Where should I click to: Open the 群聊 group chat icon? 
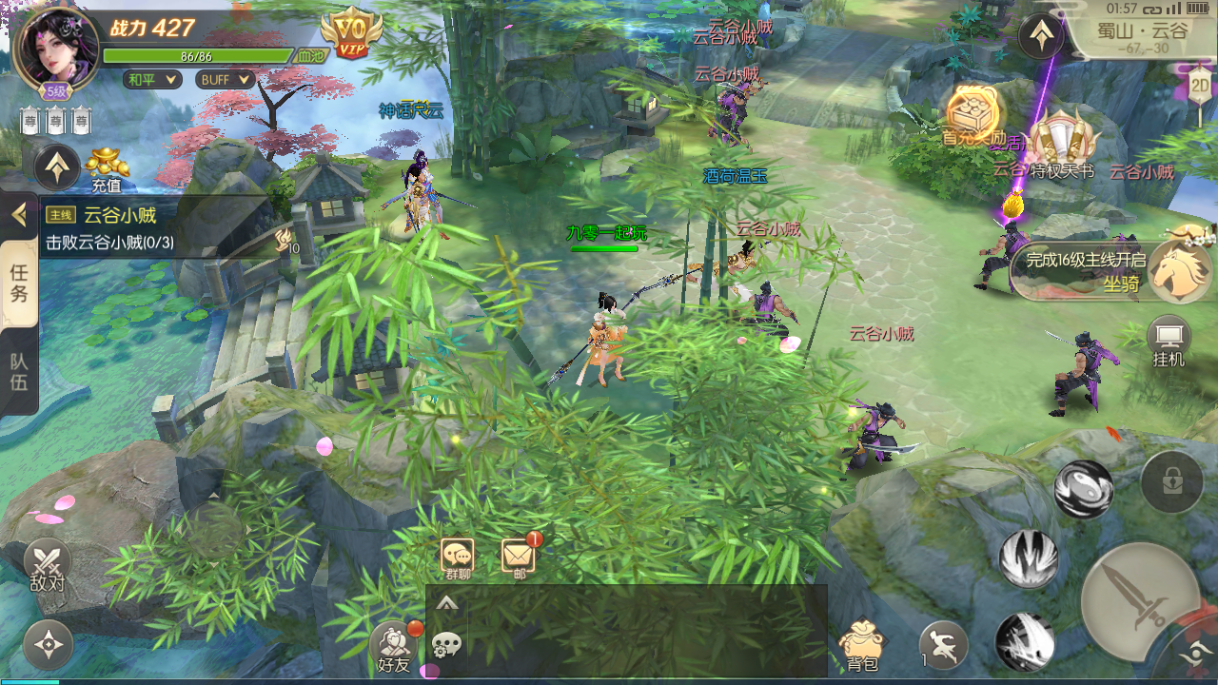click(x=458, y=556)
